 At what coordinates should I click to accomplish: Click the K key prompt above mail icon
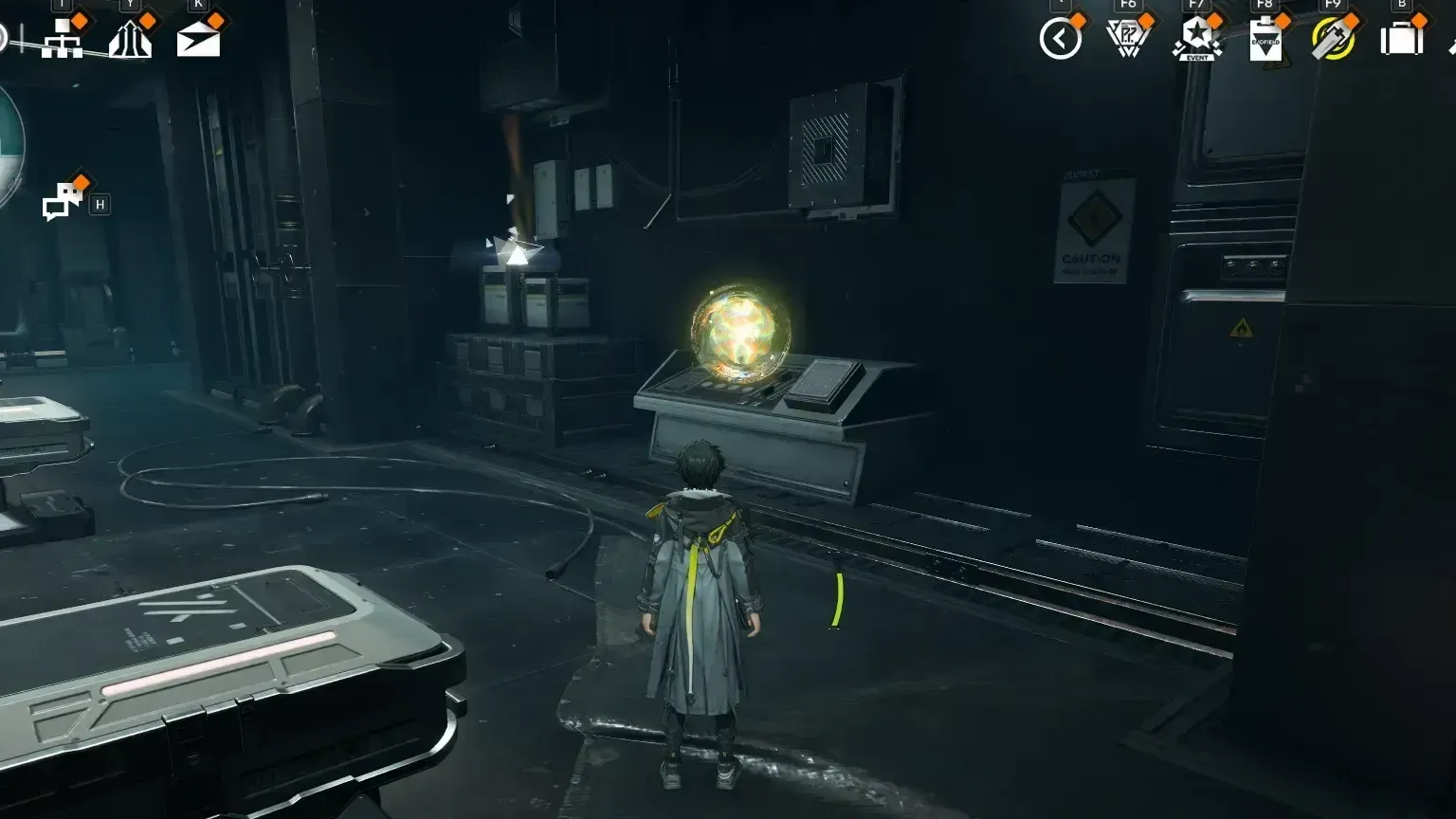(196, 4)
